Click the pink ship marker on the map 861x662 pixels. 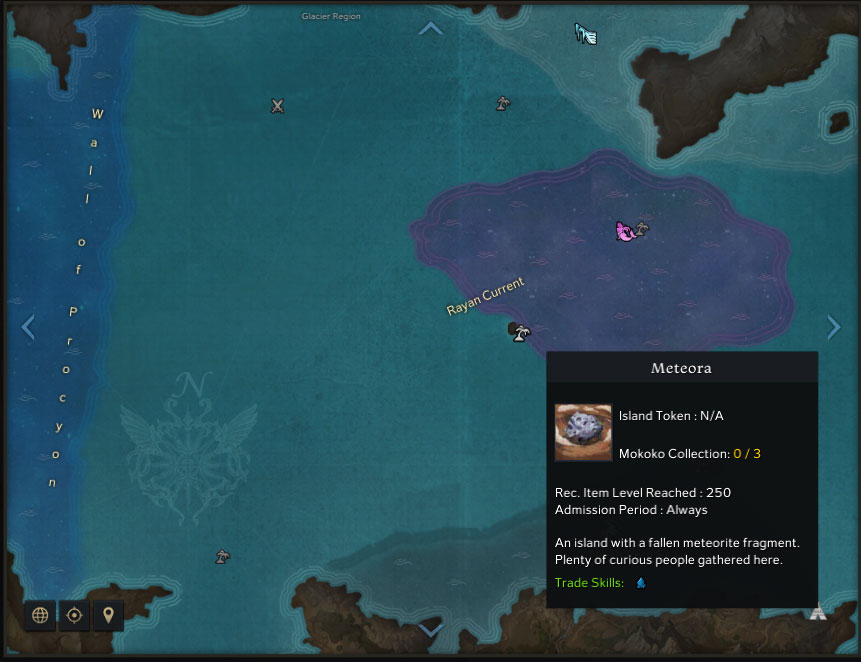click(x=625, y=232)
